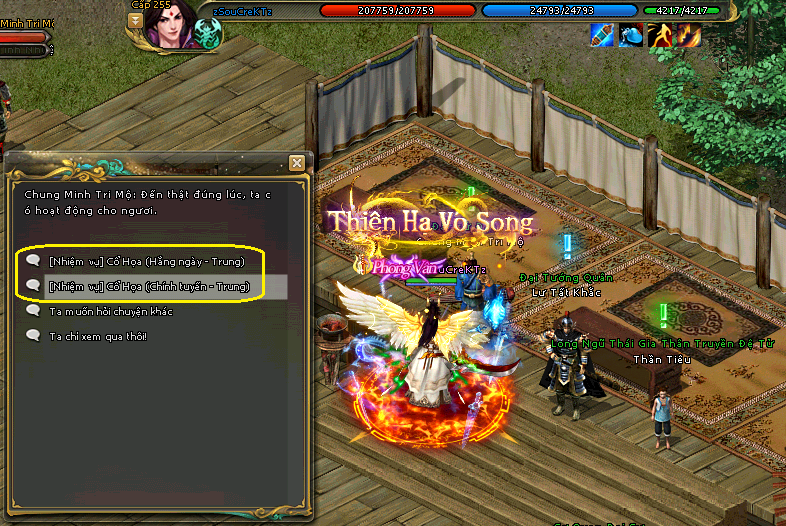Screen dimensions: 786x526
Task: Click the blue potion flask buff icon
Action: coord(631,37)
